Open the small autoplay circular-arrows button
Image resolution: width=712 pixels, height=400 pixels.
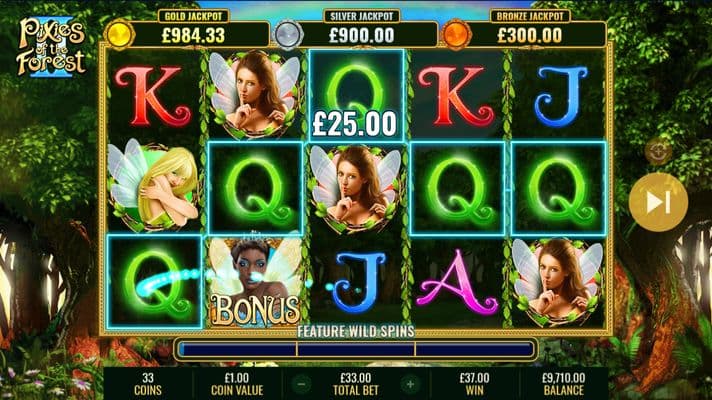658,151
